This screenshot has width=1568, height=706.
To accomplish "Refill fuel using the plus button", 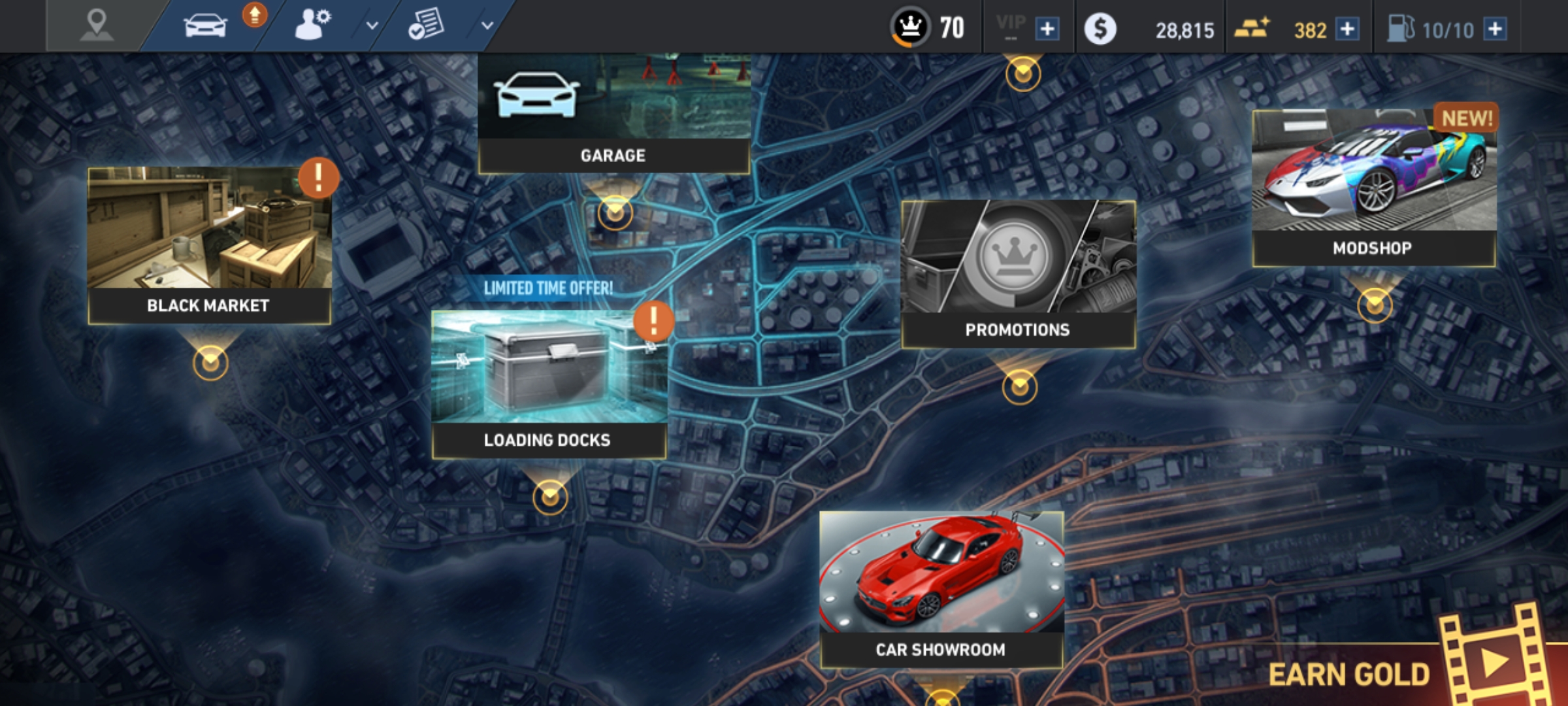I will tap(1495, 29).
